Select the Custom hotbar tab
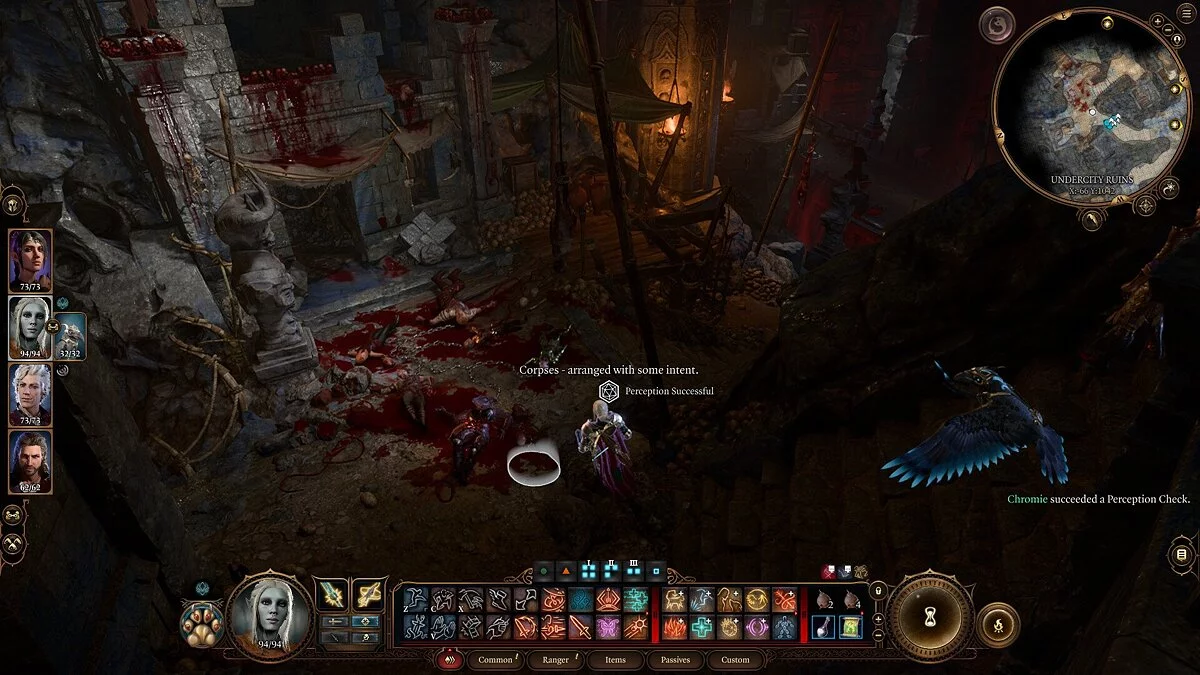This screenshot has height=675, width=1200. point(735,660)
